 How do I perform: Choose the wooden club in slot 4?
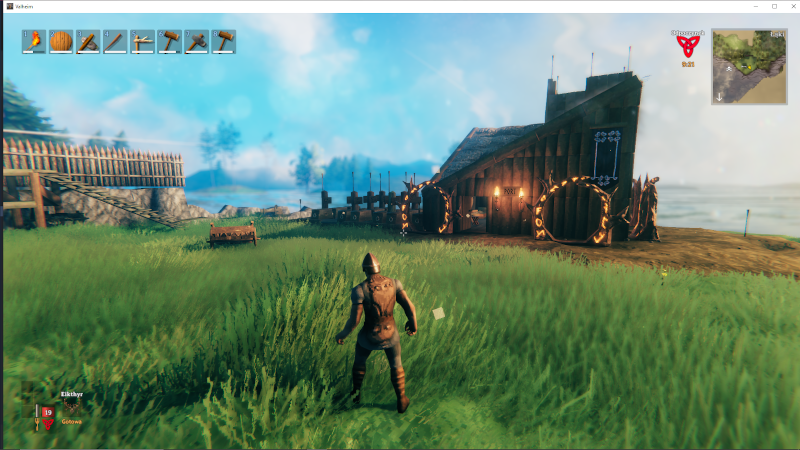click(115, 41)
